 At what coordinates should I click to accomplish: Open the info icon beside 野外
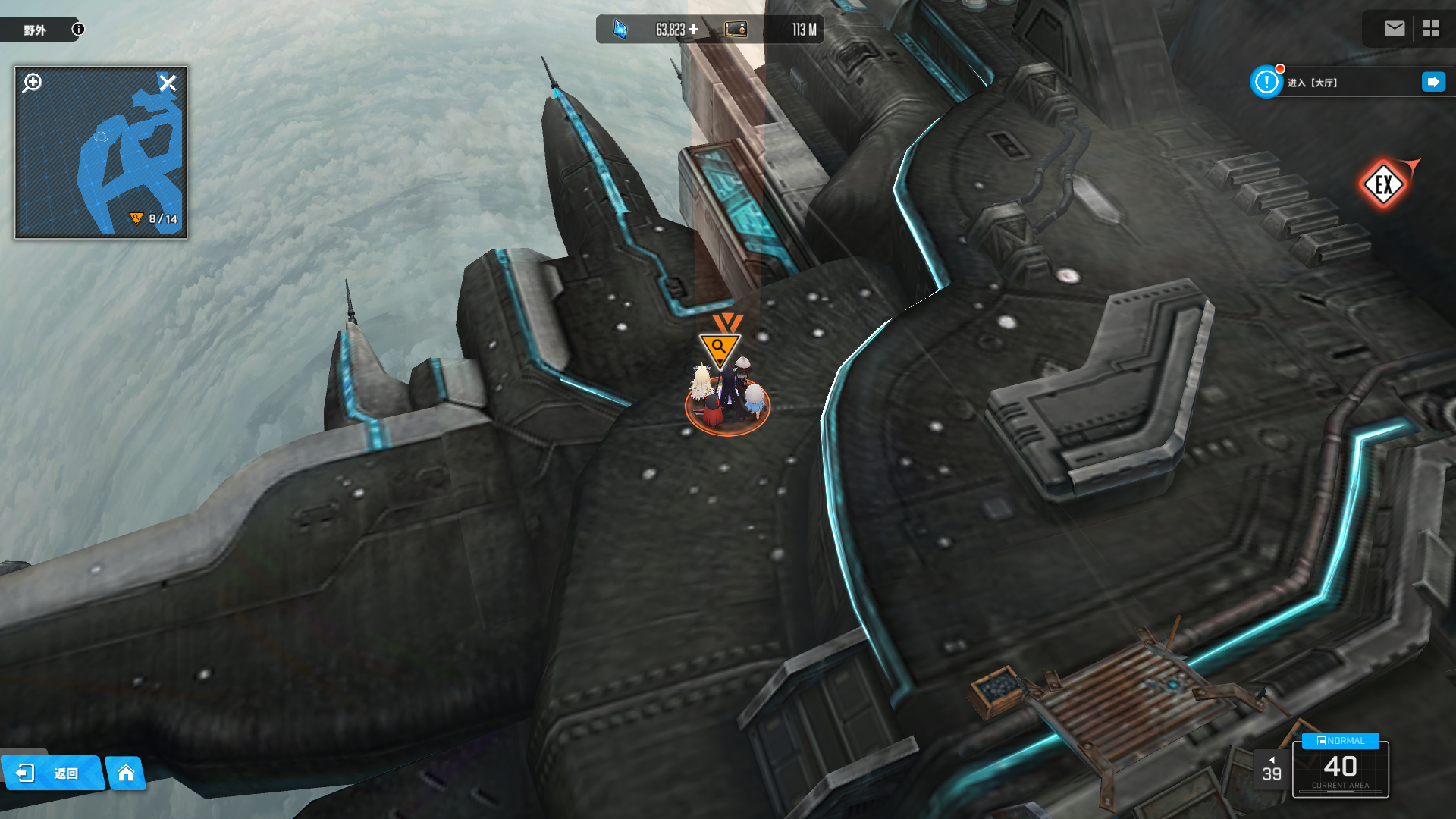pyautogui.click(x=78, y=30)
